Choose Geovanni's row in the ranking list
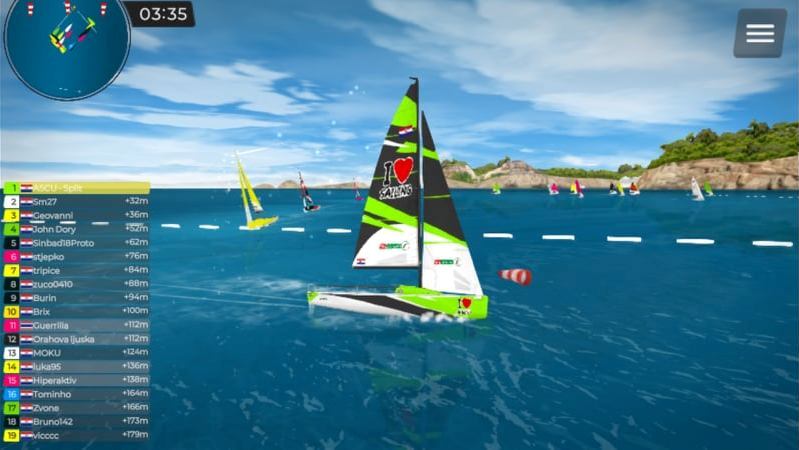Viewport: 799px width, 450px height. 76,215
